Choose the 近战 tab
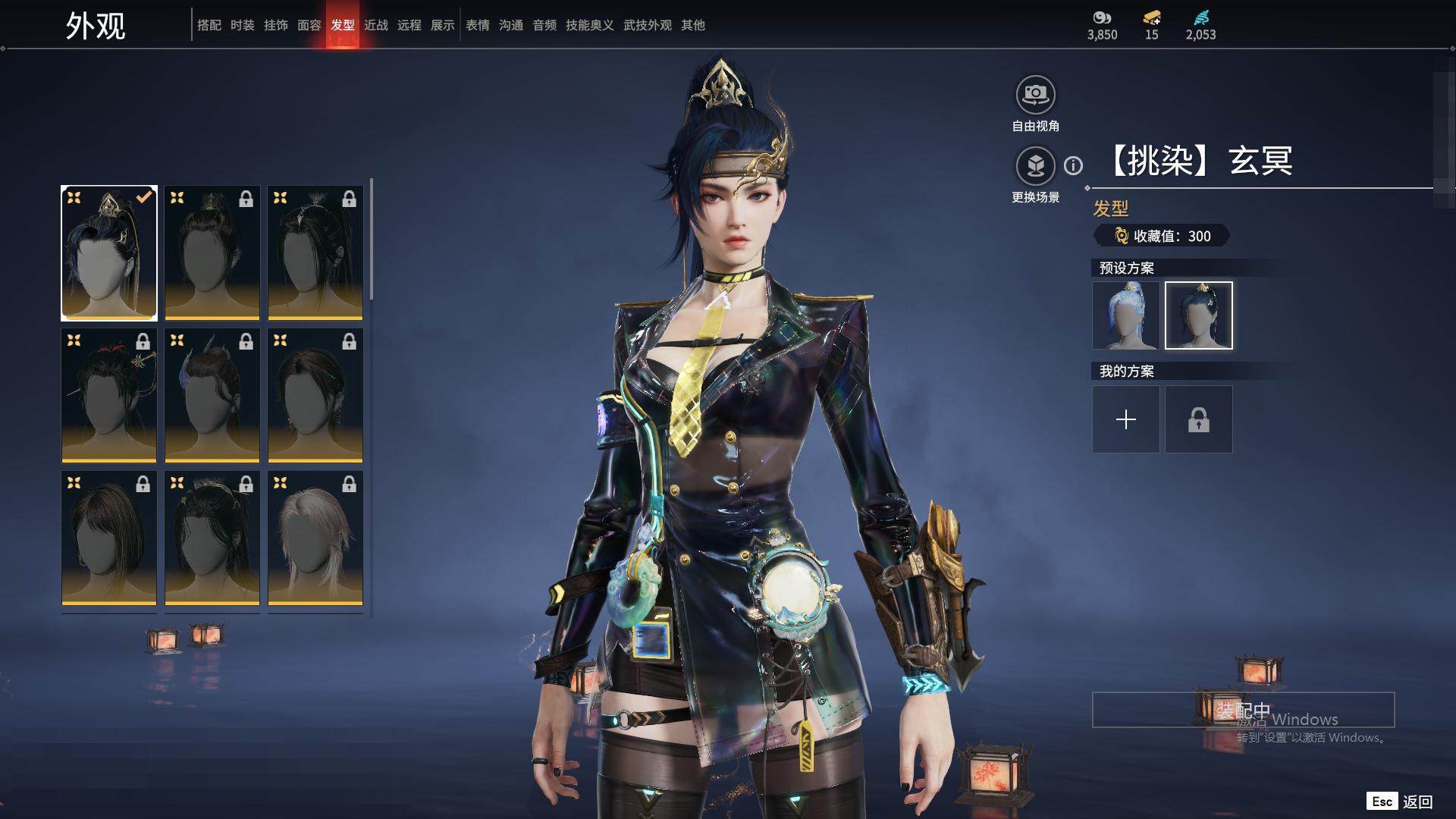 (x=375, y=25)
